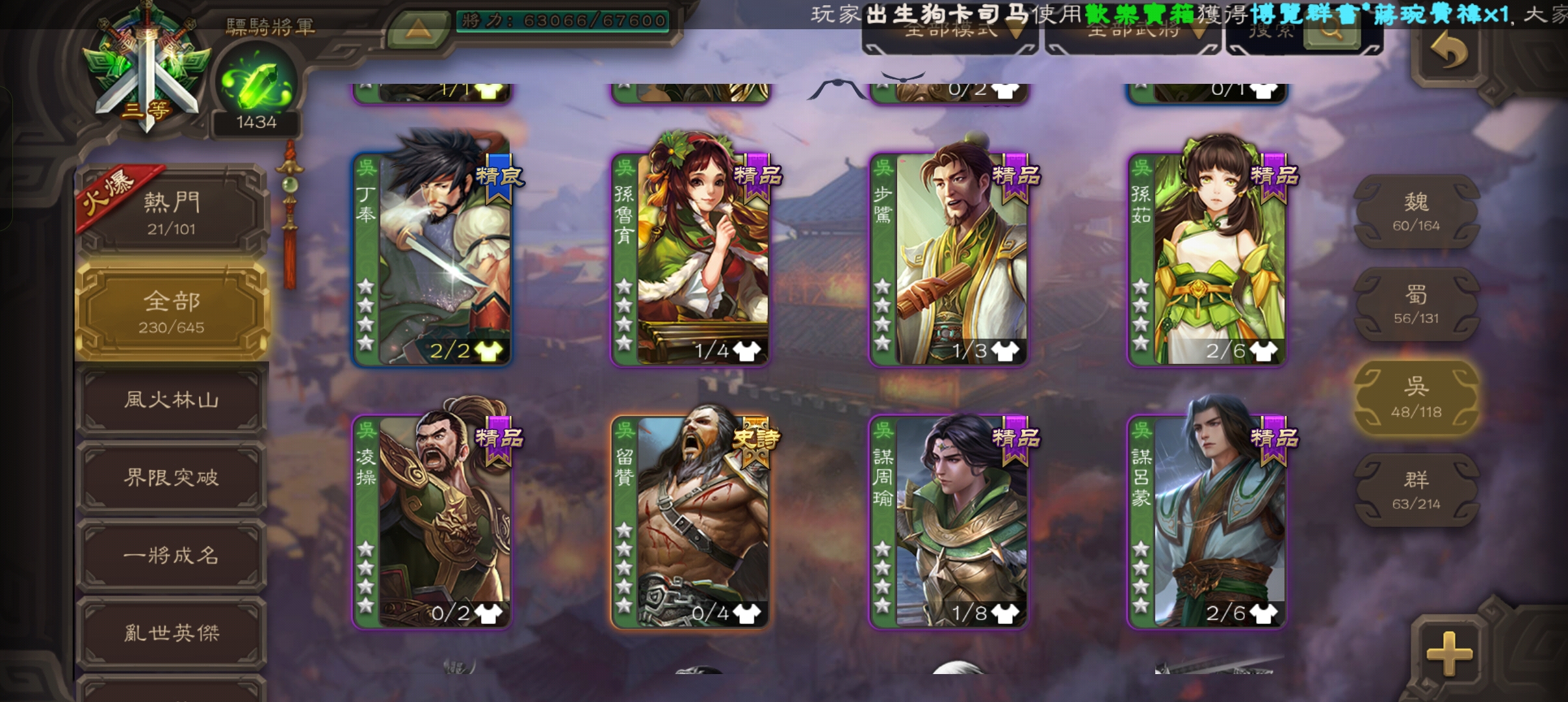Switch to 界限突破 category
This screenshot has height=702, width=1568.
click(172, 478)
